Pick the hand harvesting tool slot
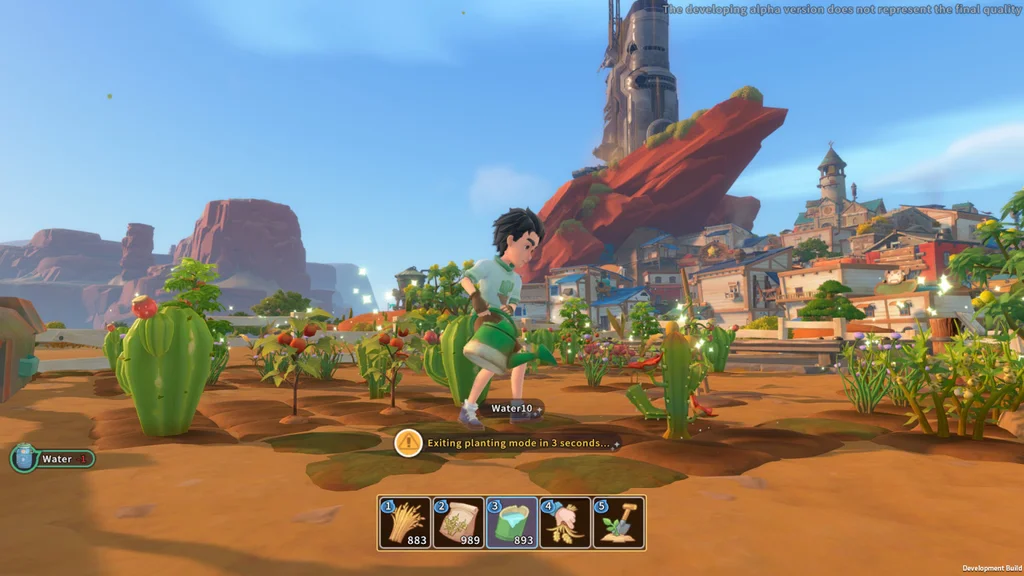The height and width of the screenshot is (576, 1024). (x=565, y=522)
